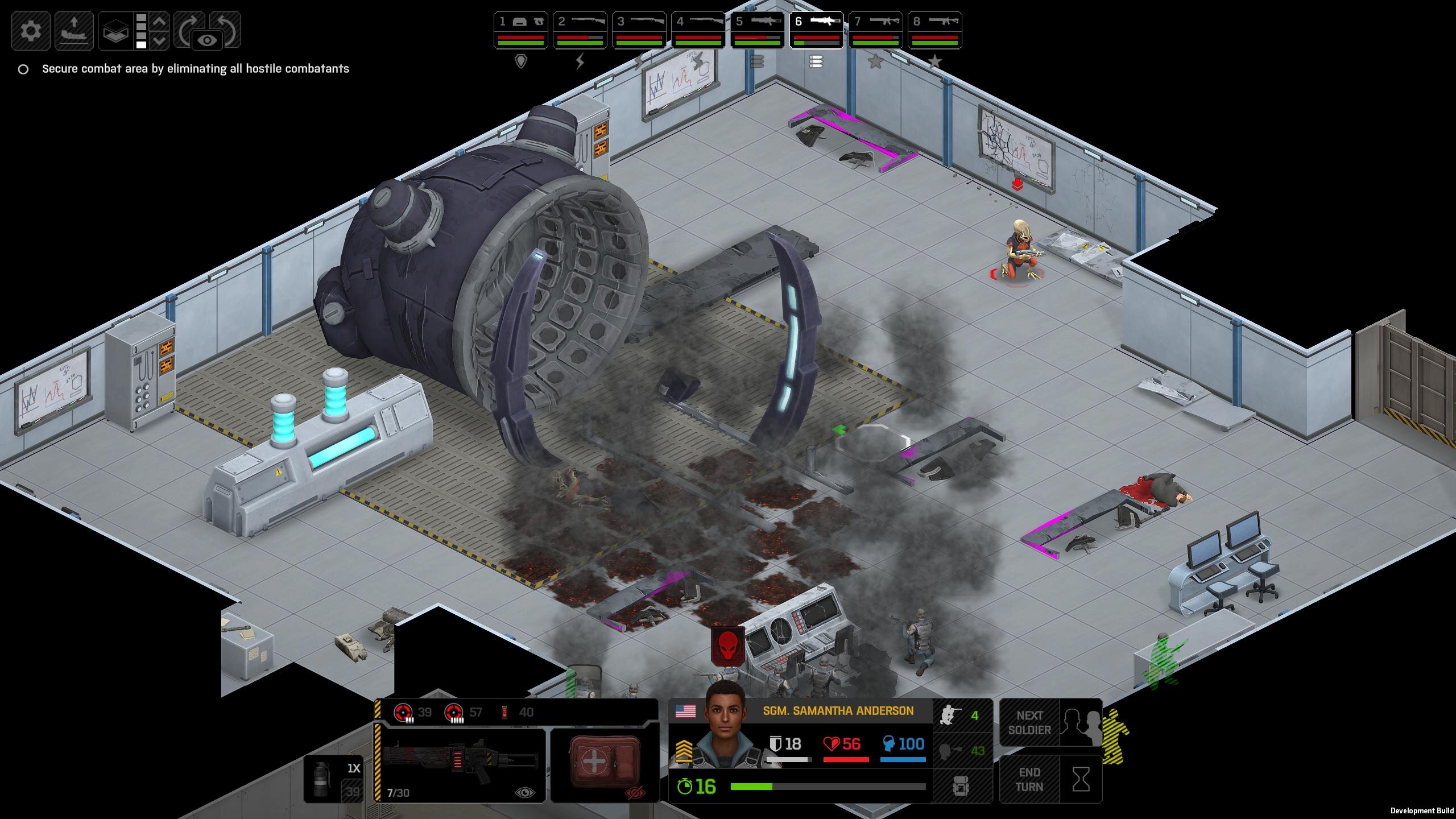Open the soldier backpack inventory
The height and width of the screenshot is (819, 1456).
pos(961,787)
